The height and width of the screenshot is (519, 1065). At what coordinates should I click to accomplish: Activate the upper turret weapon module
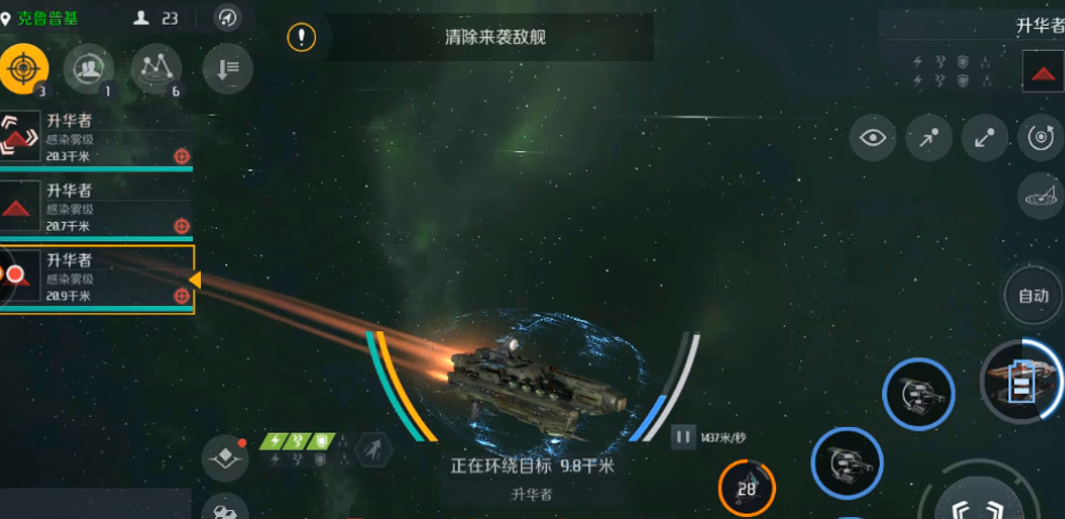[x=918, y=394]
